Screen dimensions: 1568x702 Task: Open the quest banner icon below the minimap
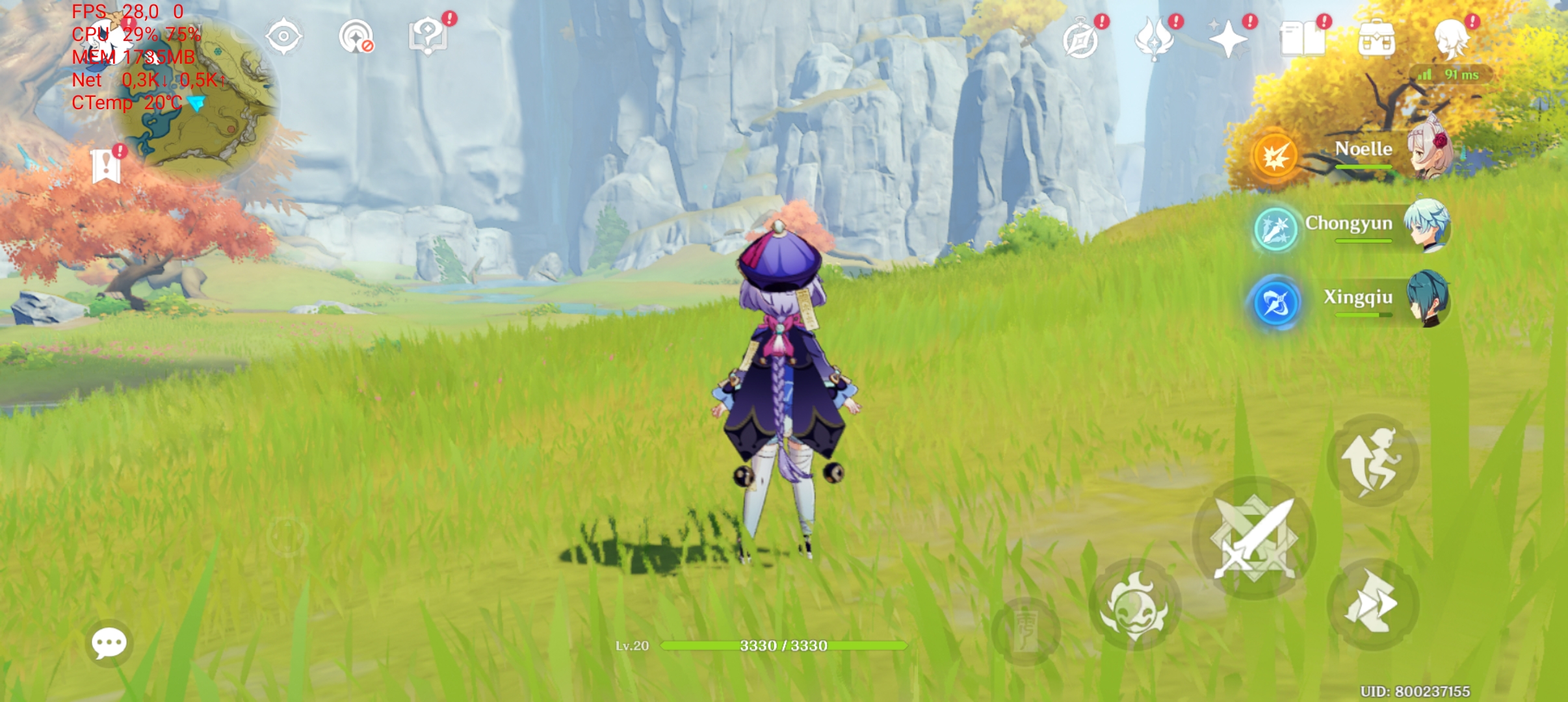(106, 165)
